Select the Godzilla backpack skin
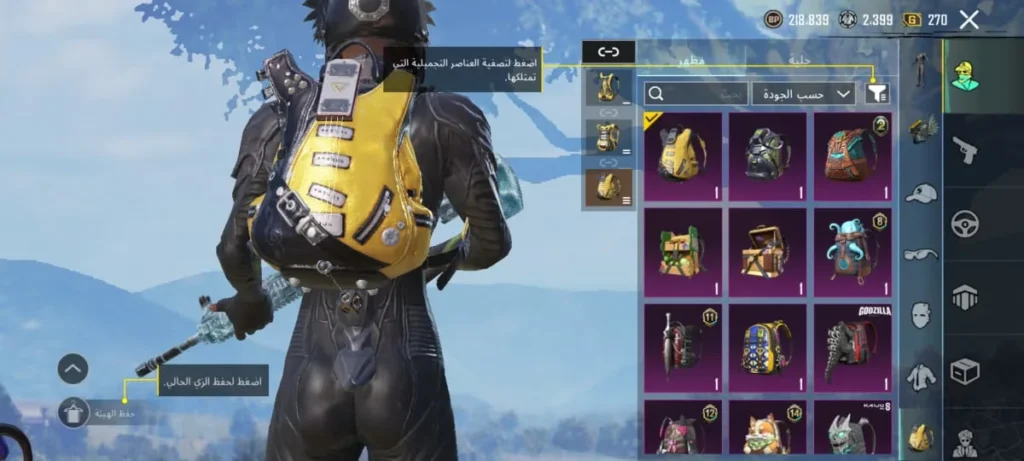Image resolution: width=1024 pixels, height=461 pixels. 852,346
